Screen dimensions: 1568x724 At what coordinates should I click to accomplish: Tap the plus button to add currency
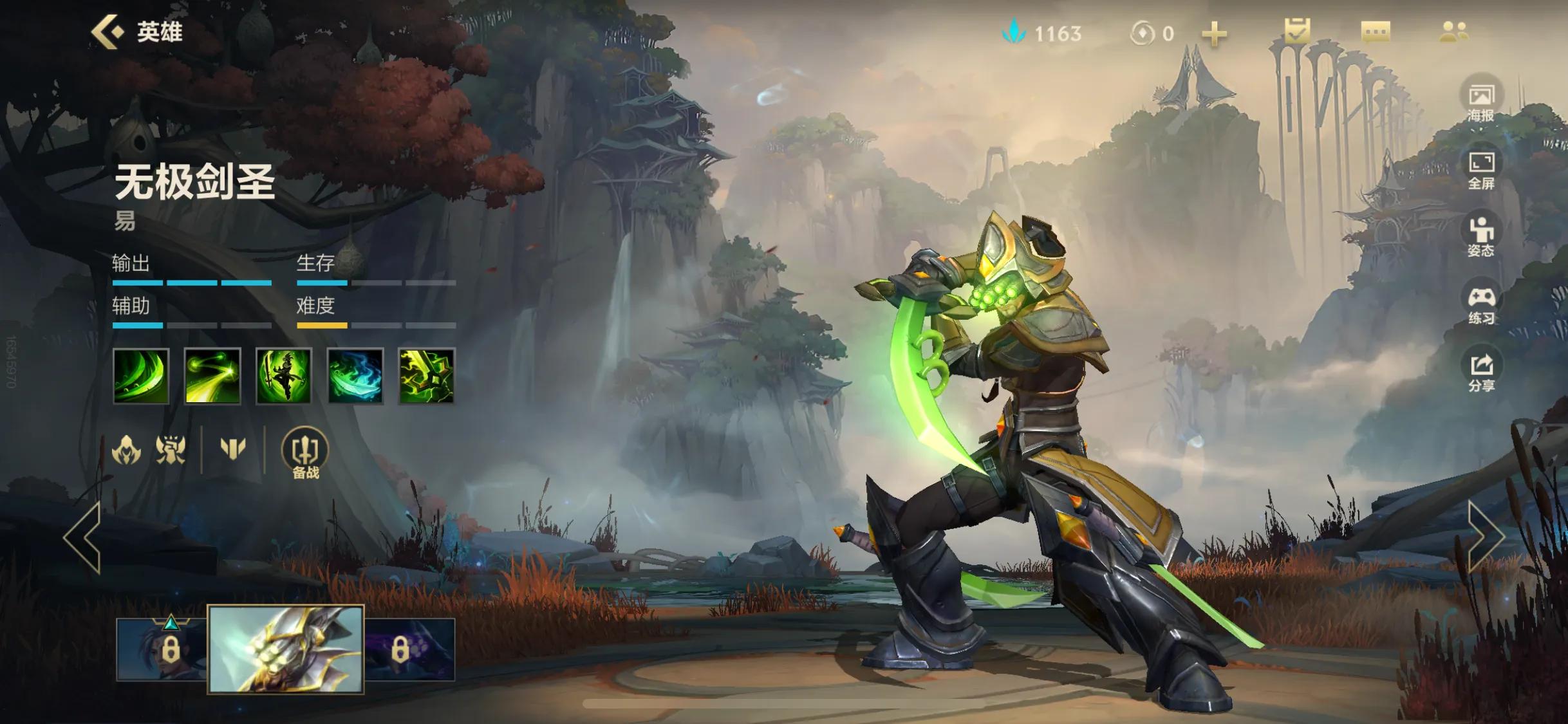pyautogui.click(x=1214, y=33)
